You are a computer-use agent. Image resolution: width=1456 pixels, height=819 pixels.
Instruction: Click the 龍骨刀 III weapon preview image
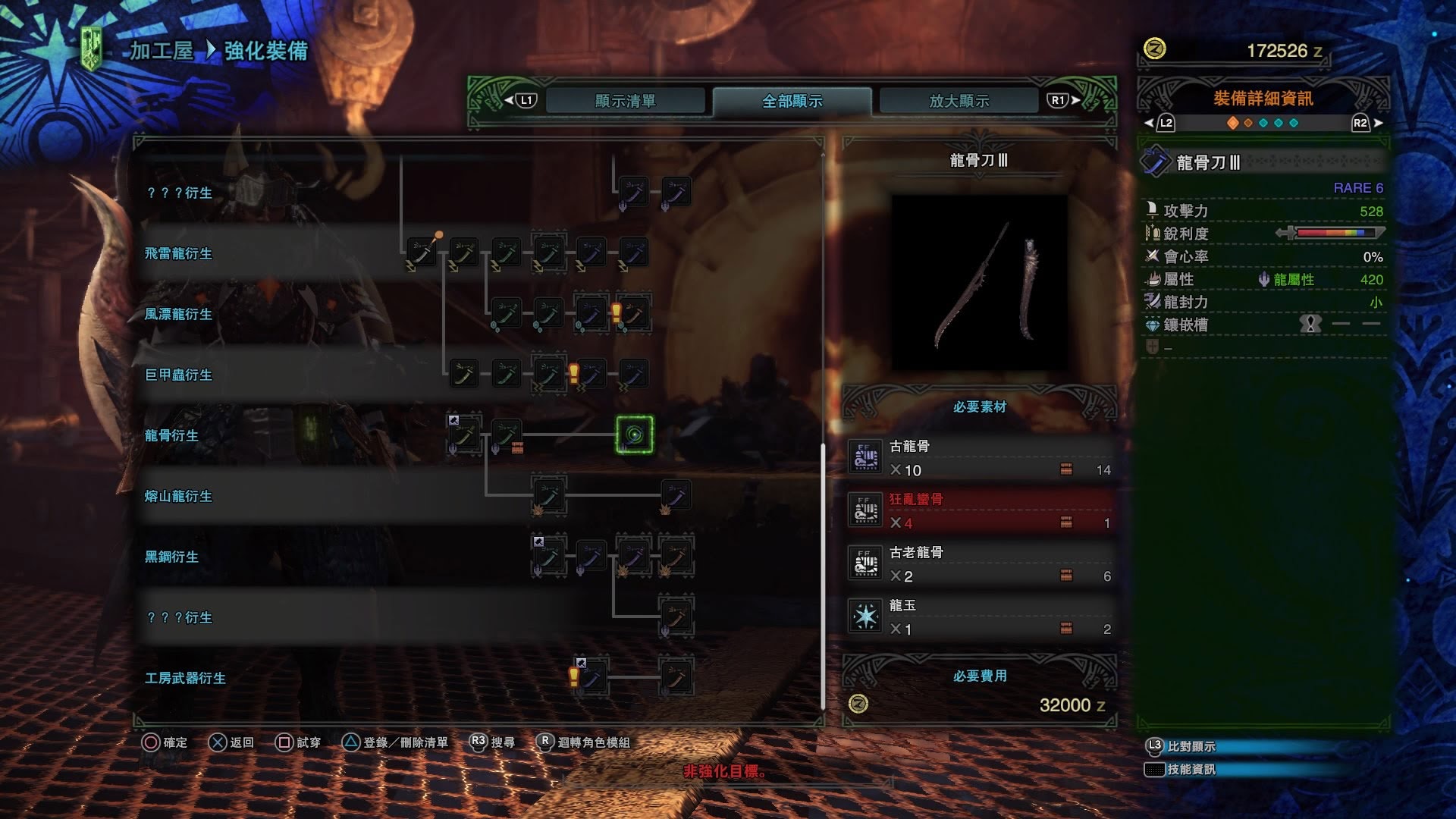pyautogui.click(x=979, y=282)
